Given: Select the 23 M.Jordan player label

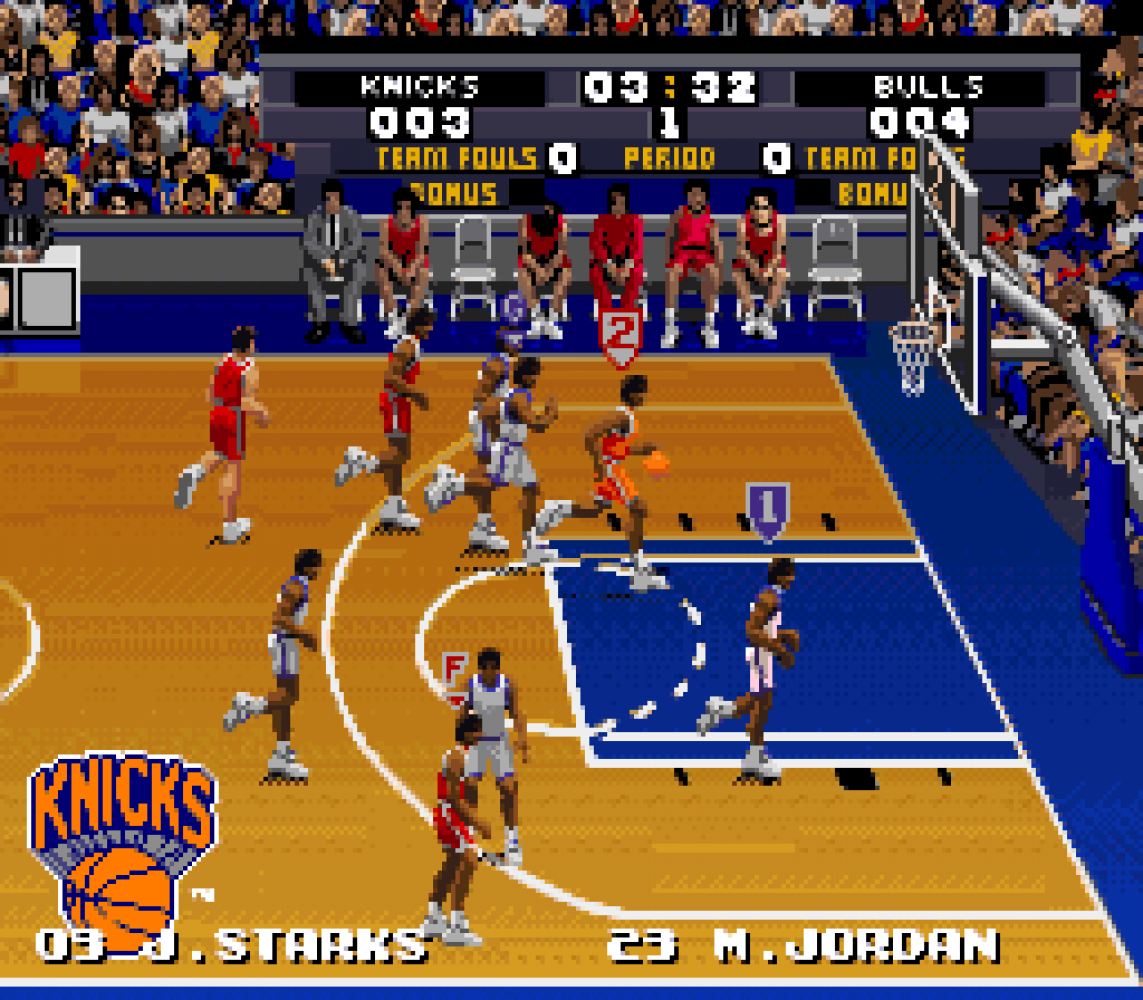Looking at the screenshot, I should 802,944.
